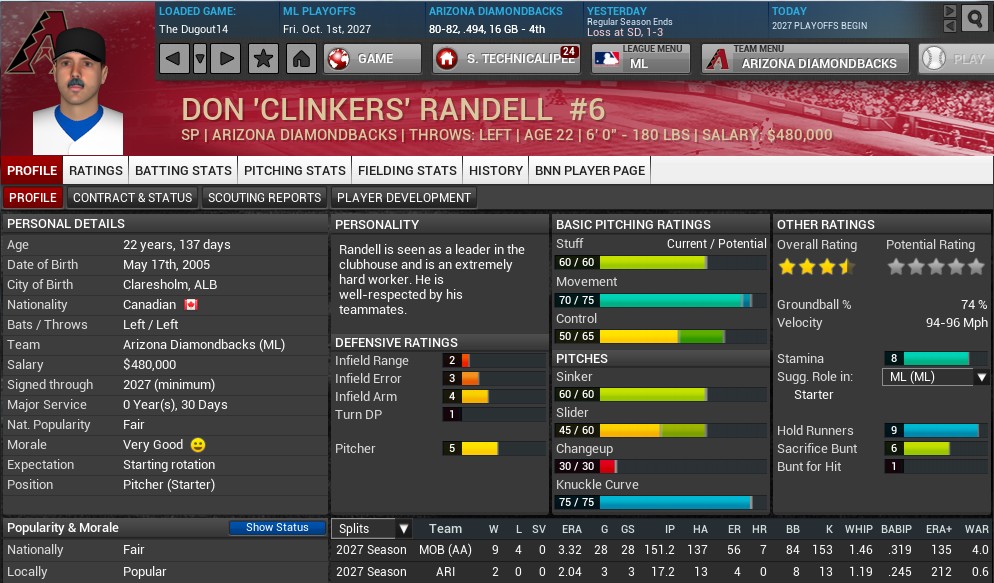Open the ML League Menu
The image size is (994, 583).
point(640,59)
